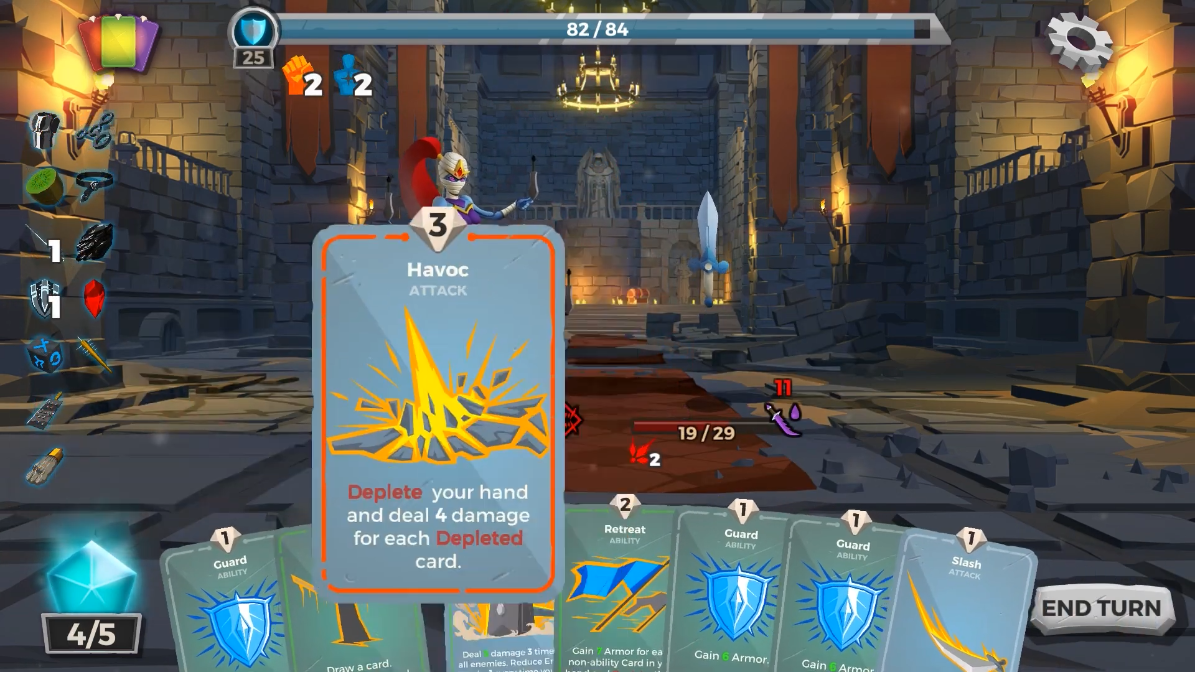Inspect the orange fist strength buff
The height and width of the screenshot is (673, 1195).
(x=297, y=75)
